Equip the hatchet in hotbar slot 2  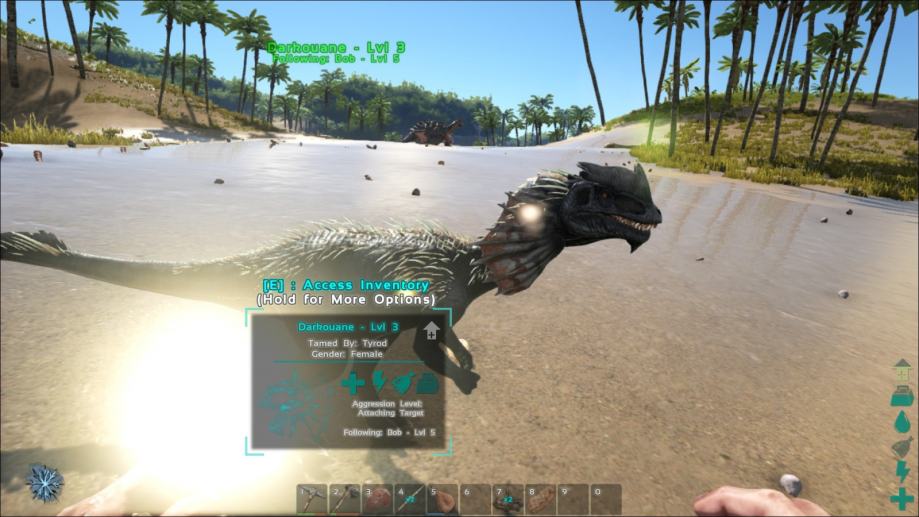tap(345, 499)
